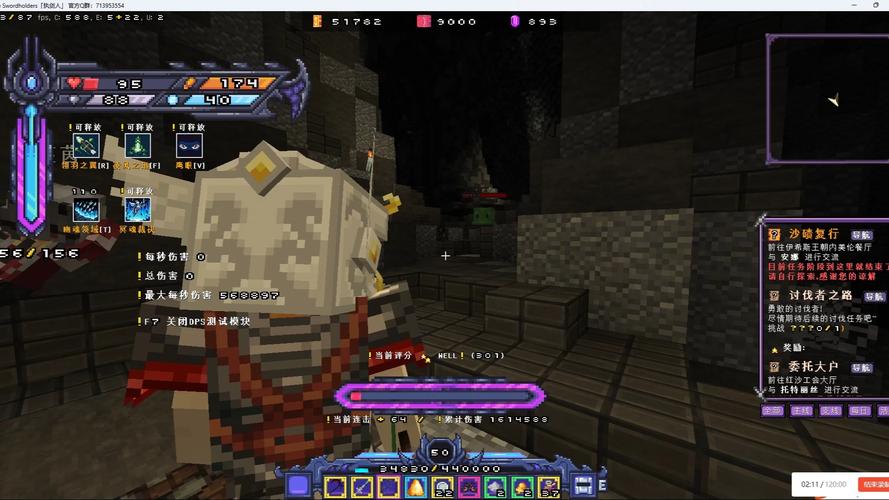Activate the green flame skill [F]
889x500 pixels.
coord(137,146)
